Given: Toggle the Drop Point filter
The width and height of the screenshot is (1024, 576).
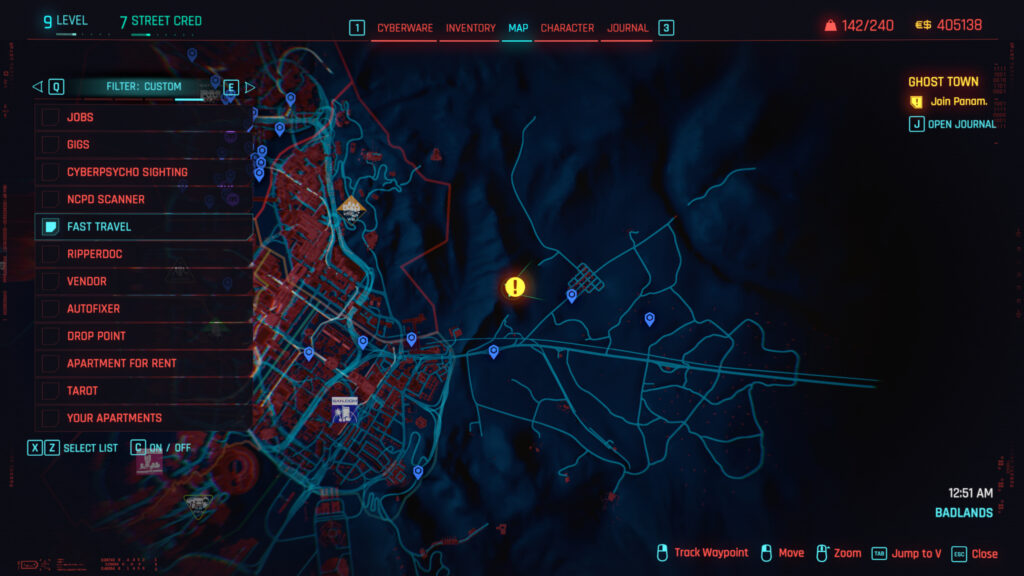Looking at the screenshot, I should (x=51, y=336).
